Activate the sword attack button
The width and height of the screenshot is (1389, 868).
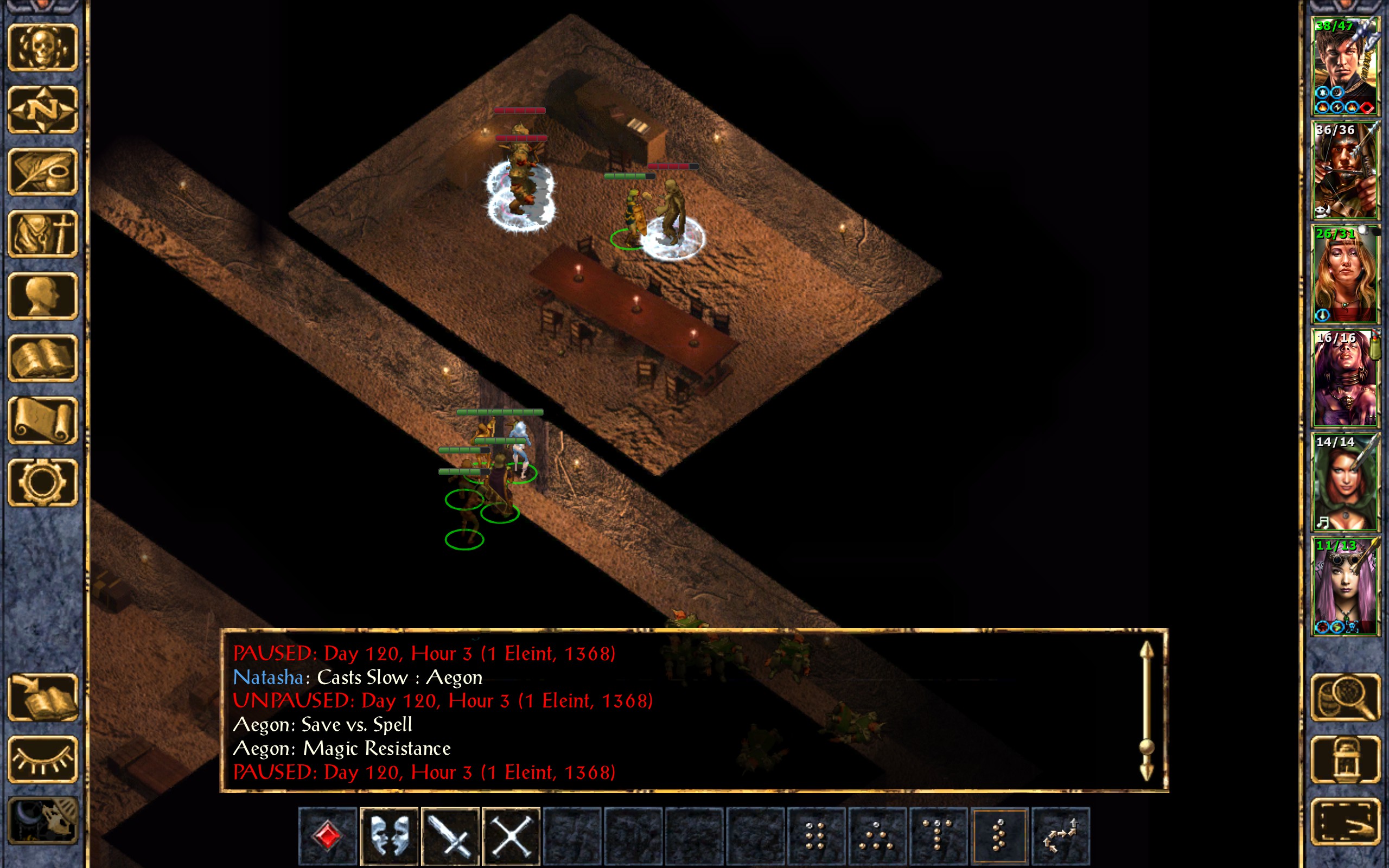[450, 836]
